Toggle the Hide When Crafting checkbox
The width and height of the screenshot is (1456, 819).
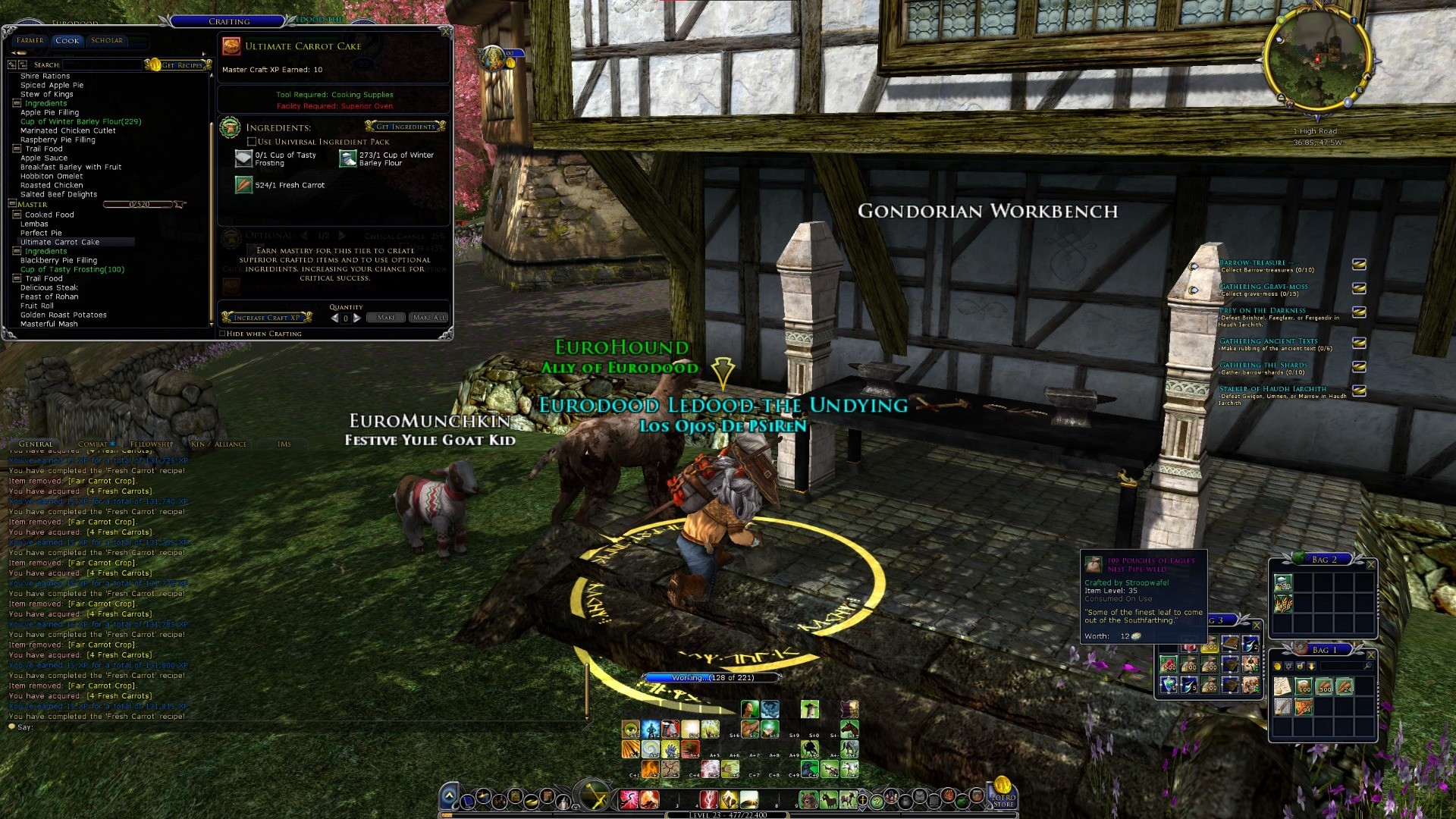click(222, 334)
